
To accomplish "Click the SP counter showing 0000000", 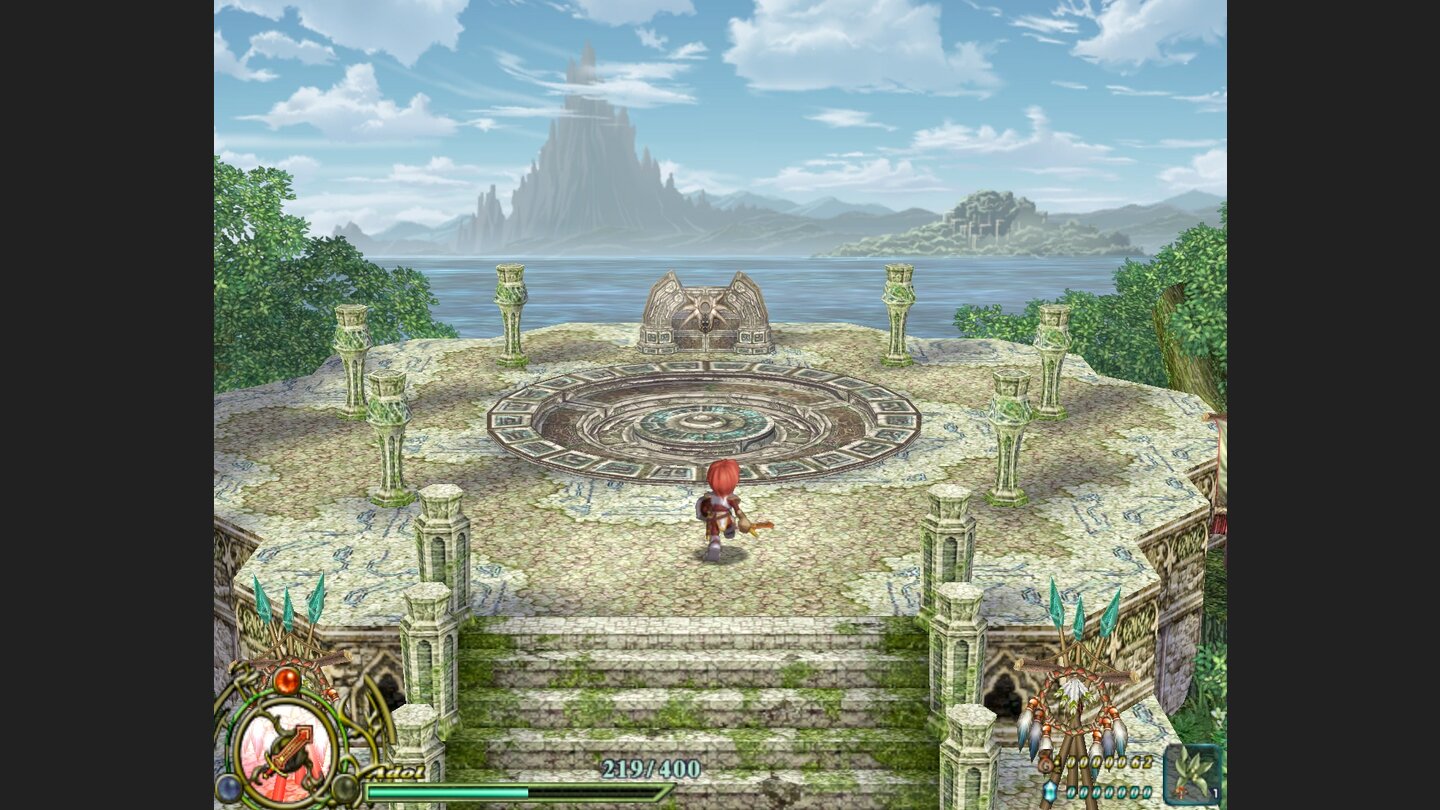I will click(1107, 792).
